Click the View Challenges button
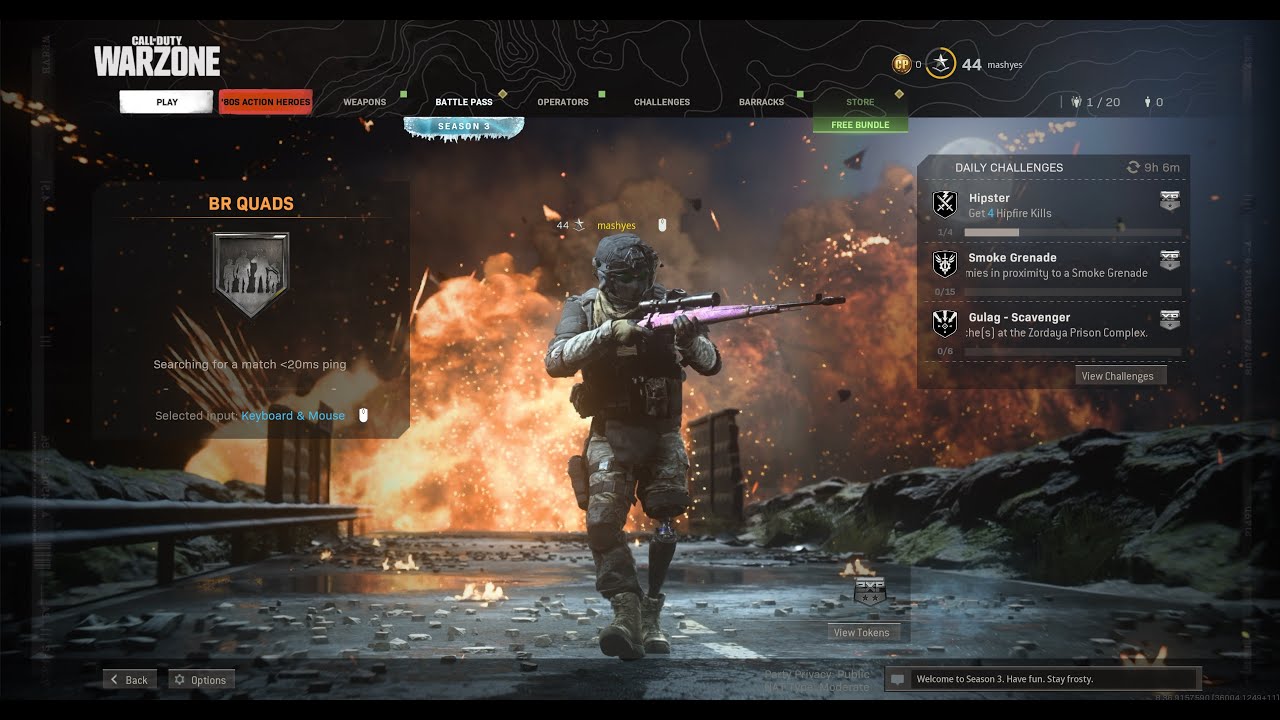This screenshot has width=1280, height=720. click(1119, 375)
